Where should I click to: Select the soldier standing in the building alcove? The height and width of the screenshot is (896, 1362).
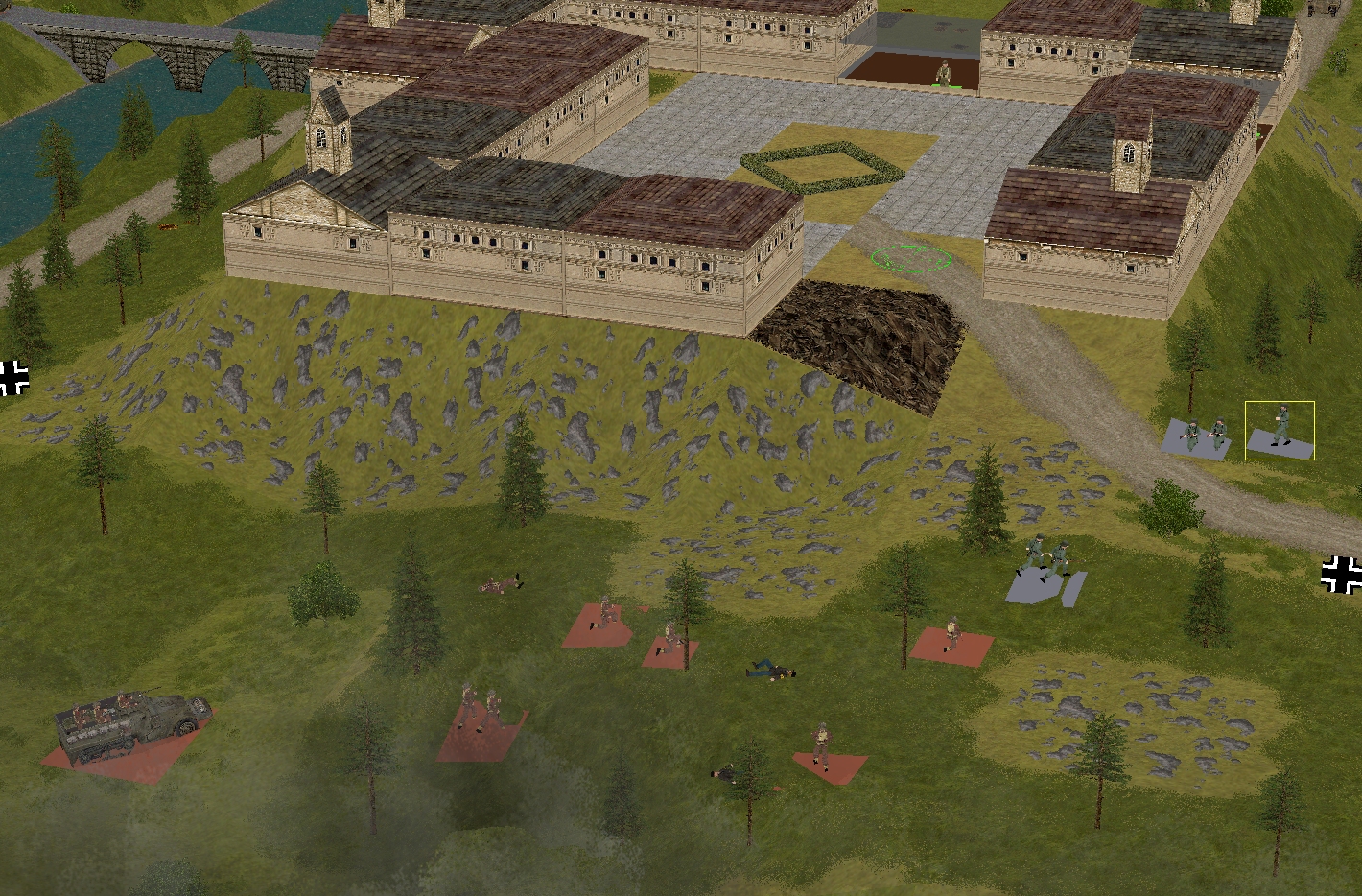click(x=944, y=73)
